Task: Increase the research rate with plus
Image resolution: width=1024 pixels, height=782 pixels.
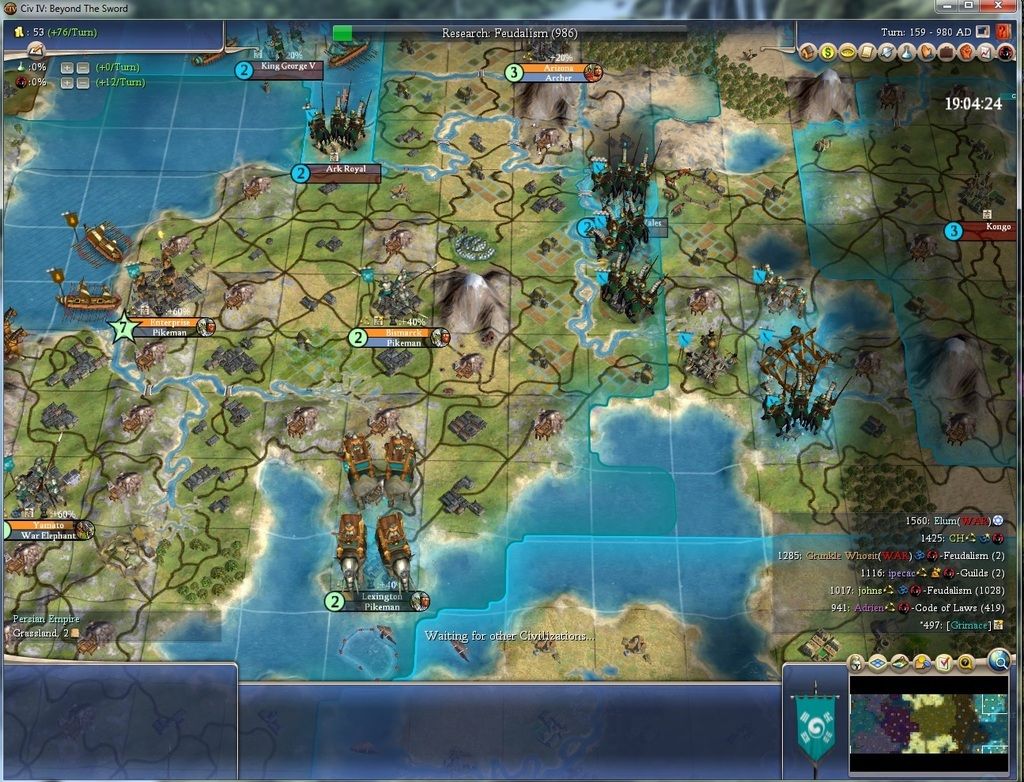Action: pyautogui.click(x=67, y=68)
